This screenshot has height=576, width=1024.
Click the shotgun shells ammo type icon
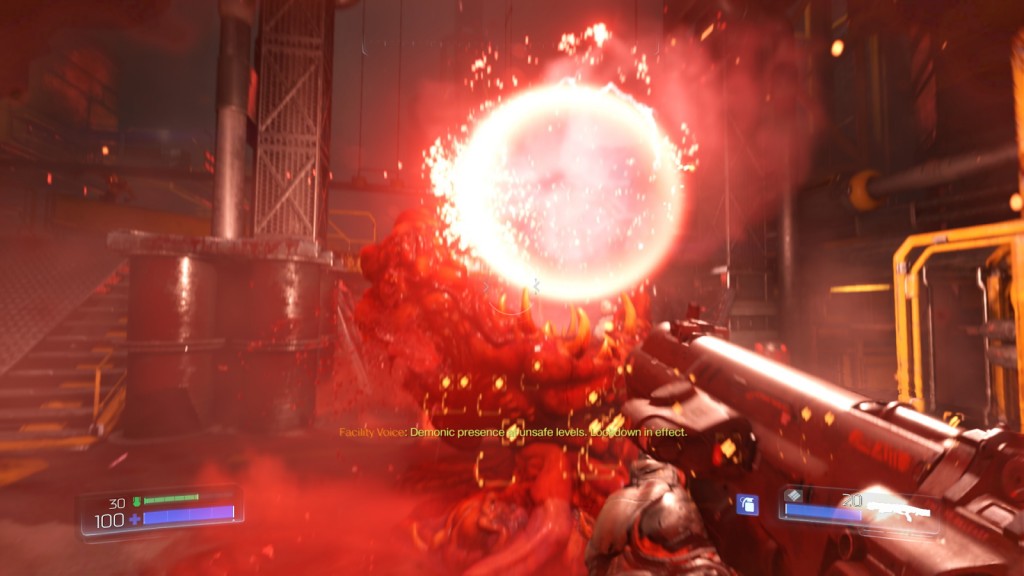795,495
